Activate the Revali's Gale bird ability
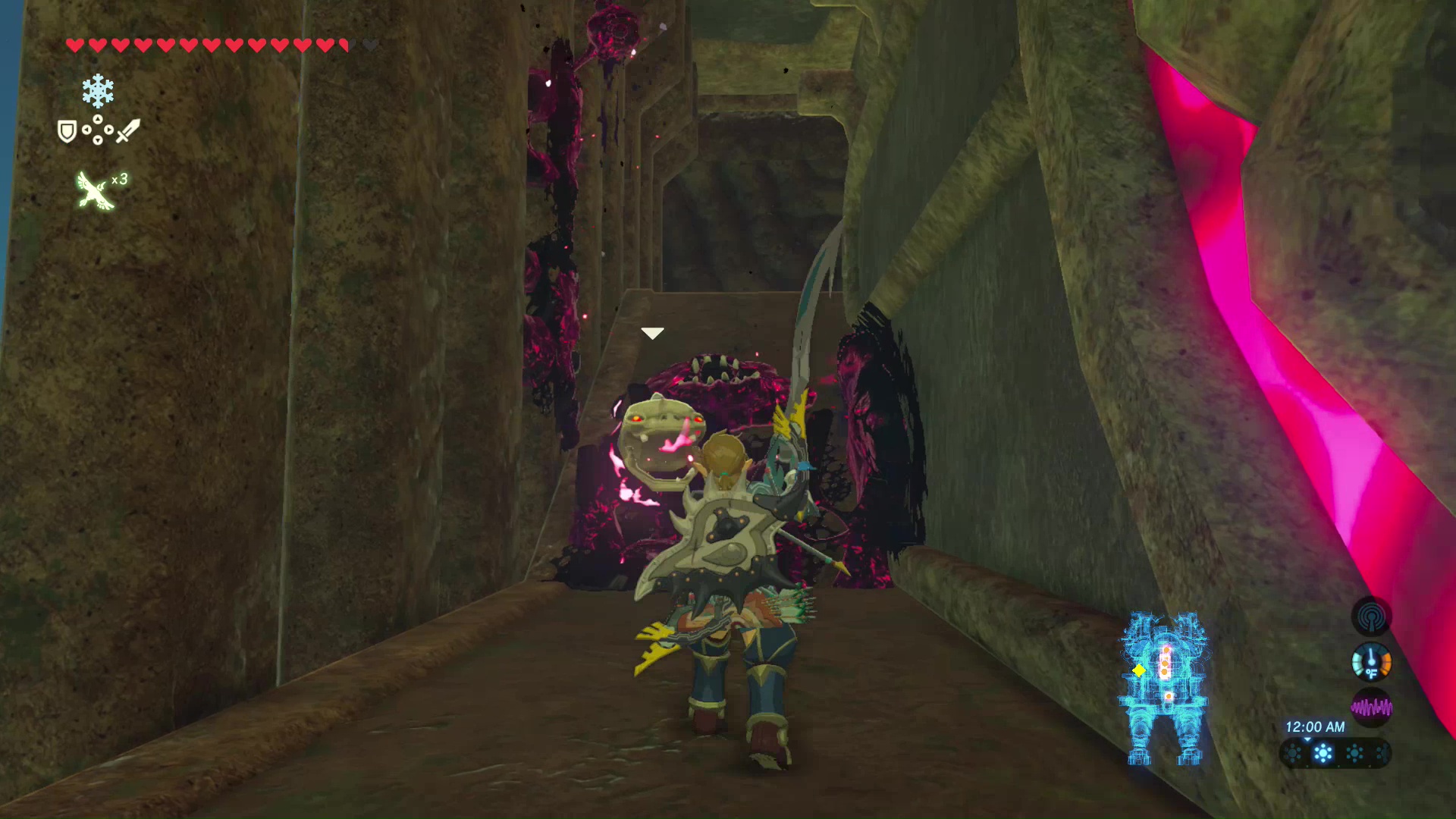Screen dimensions: 1456x819 click(x=96, y=190)
